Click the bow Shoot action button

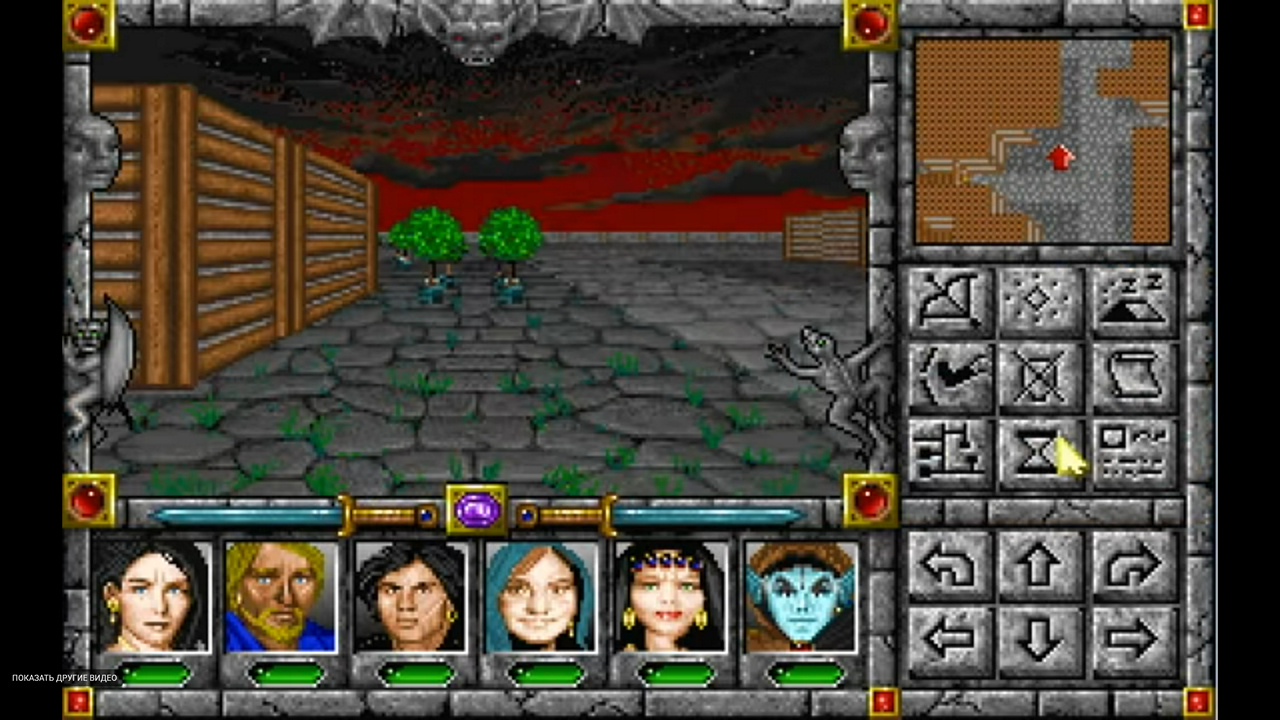pos(950,302)
